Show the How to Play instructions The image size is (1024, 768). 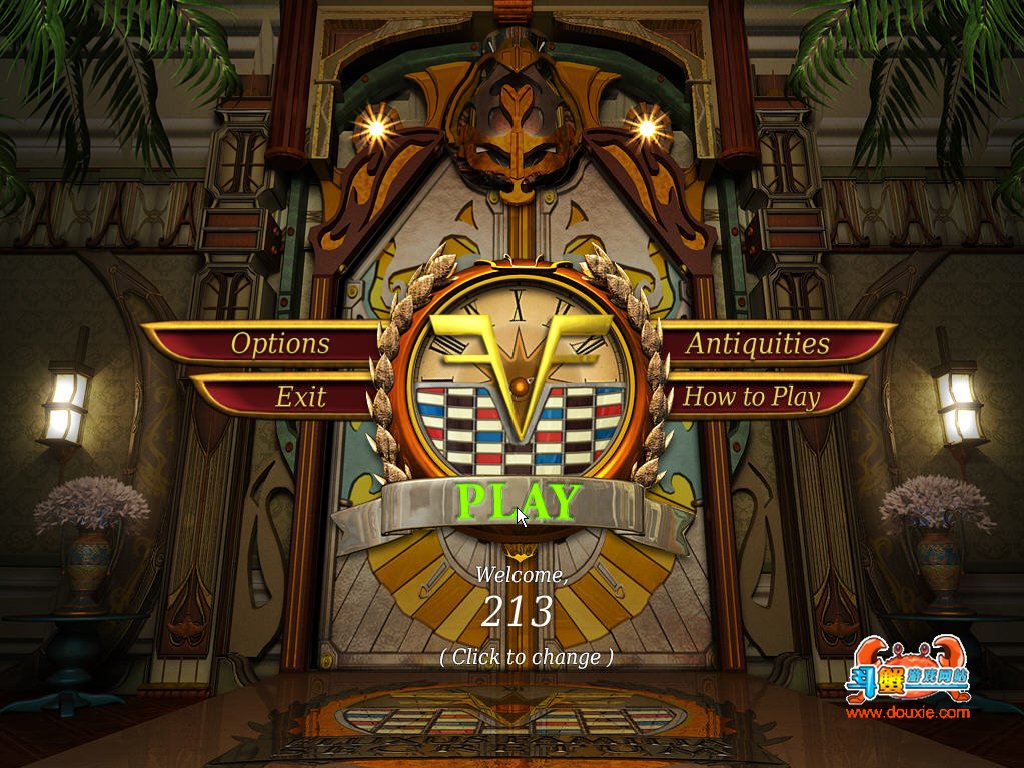[x=751, y=397]
